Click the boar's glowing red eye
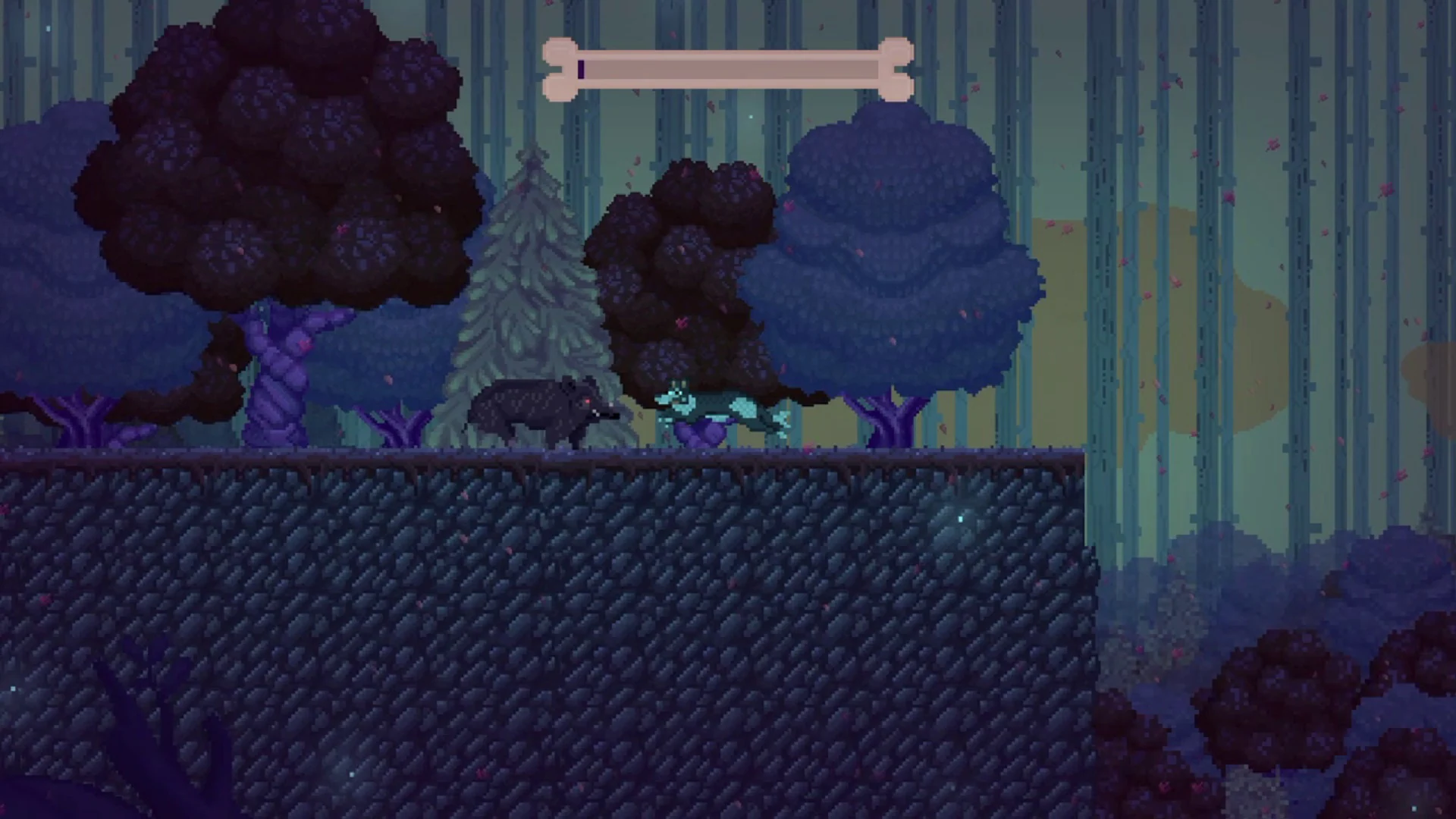This screenshot has height=819, width=1456. pyautogui.click(x=587, y=401)
